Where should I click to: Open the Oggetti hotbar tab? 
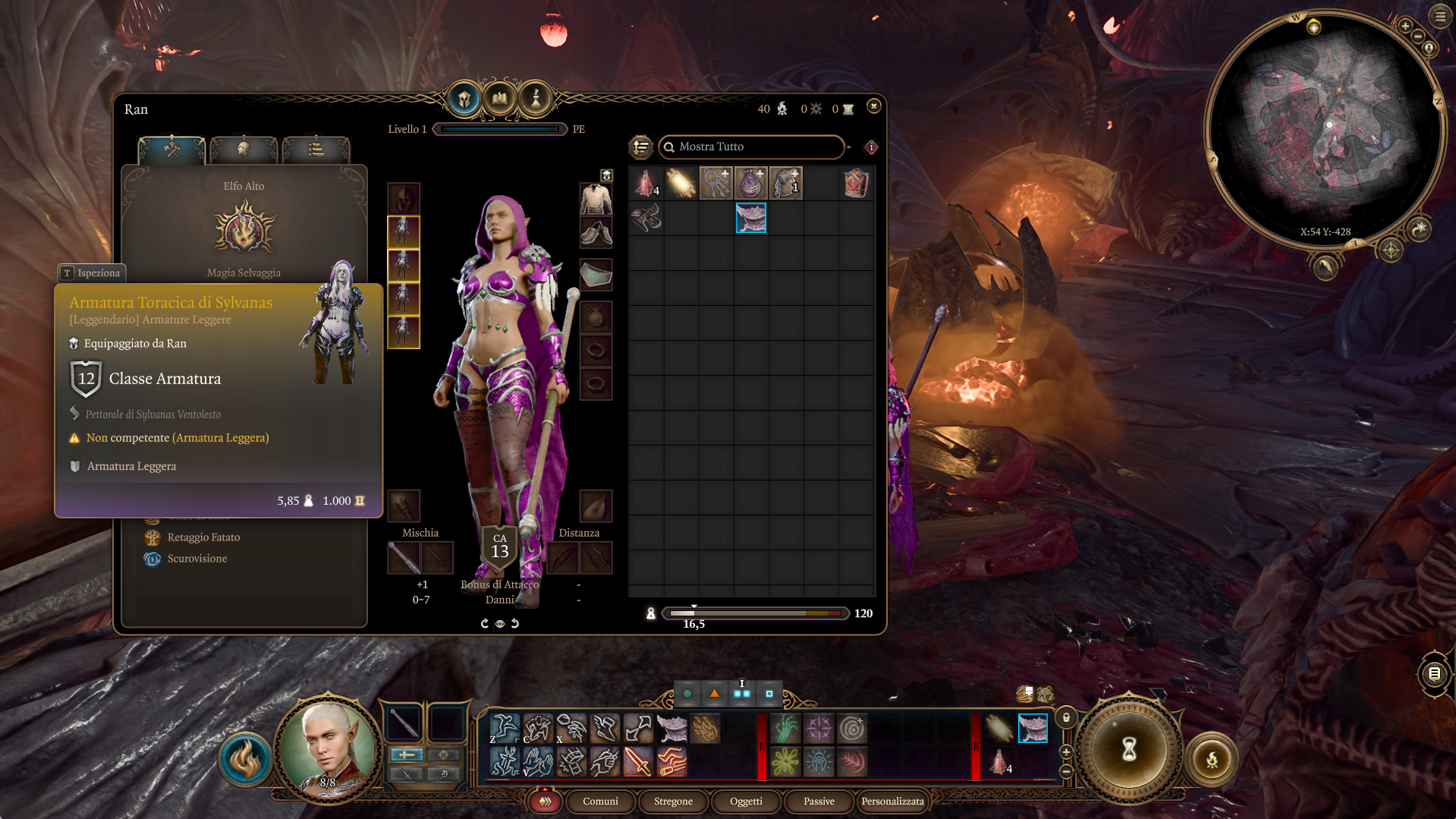746,801
